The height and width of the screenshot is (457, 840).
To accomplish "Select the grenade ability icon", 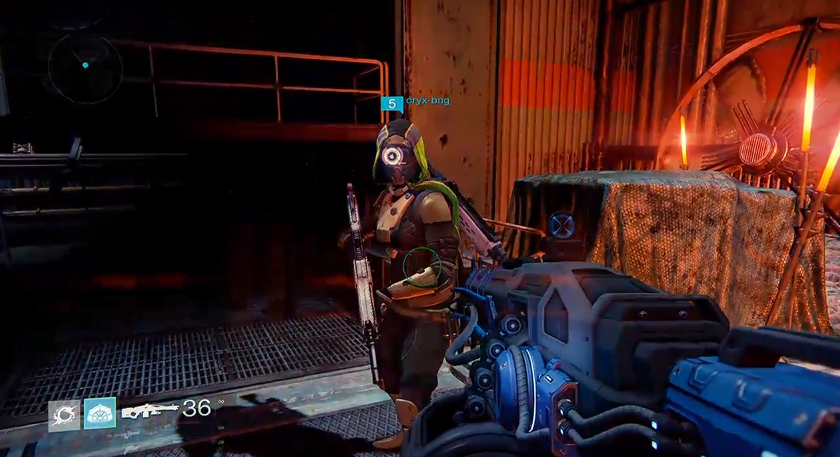I will [64, 414].
